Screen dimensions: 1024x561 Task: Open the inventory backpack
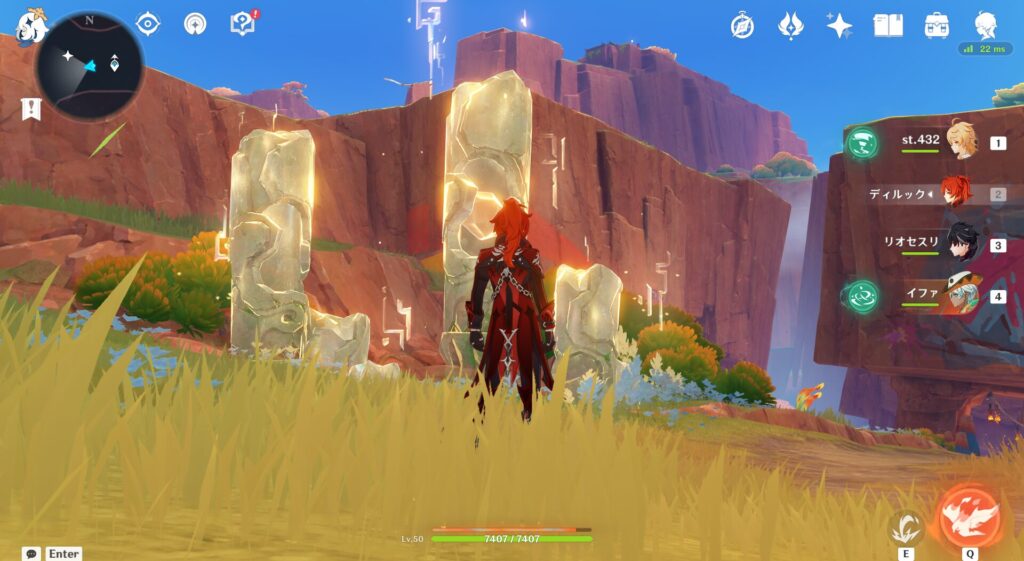coord(937,26)
